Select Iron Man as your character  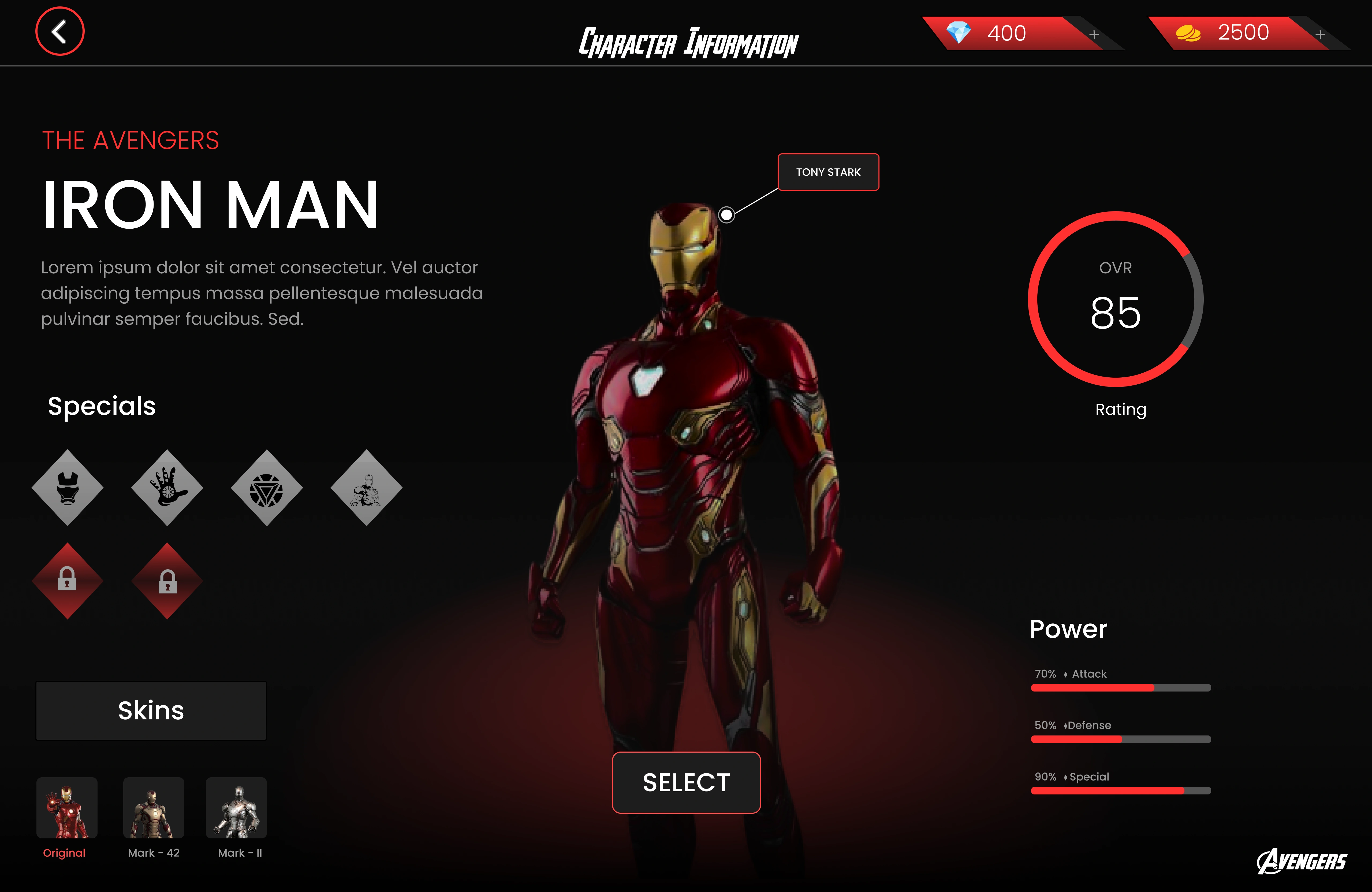[x=686, y=782]
